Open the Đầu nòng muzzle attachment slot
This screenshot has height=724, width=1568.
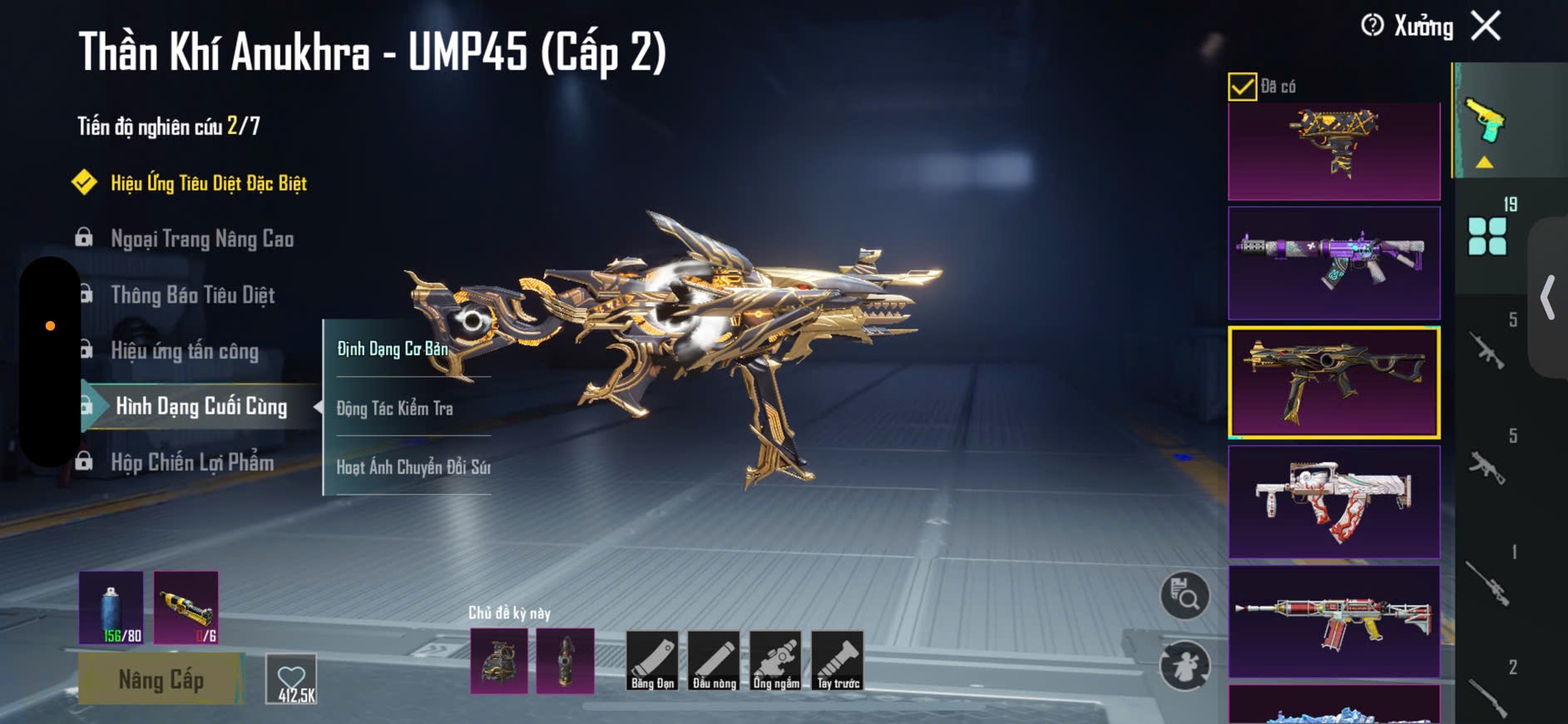[x=714, y=661]
